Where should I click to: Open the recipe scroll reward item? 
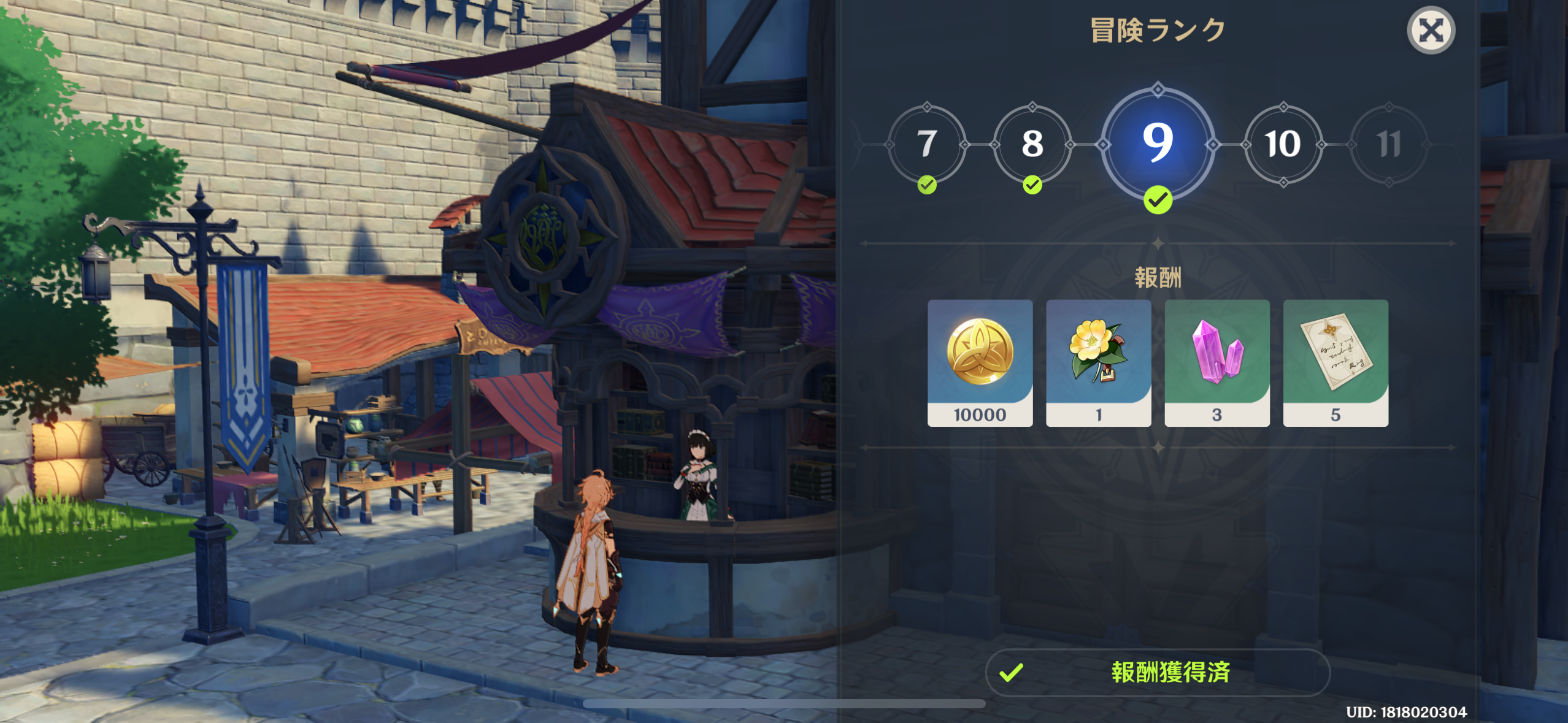pos(1336,362)
